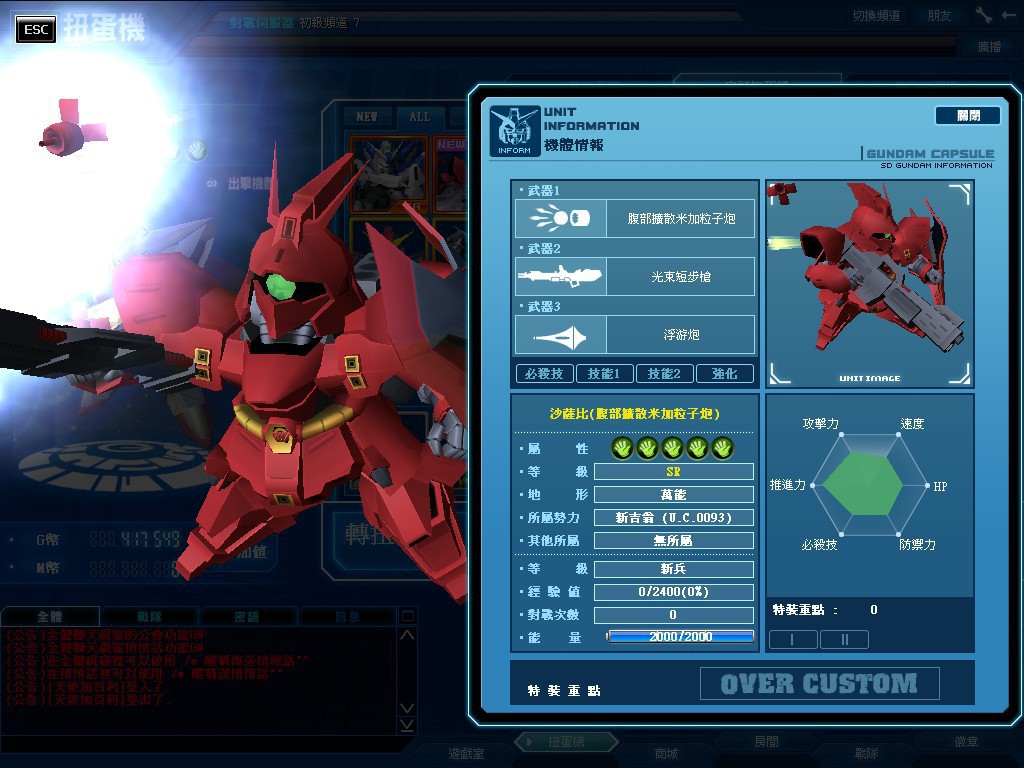Choose the I button under 特裝重點
The height and width of the screenshot is (768, 1024).
click(x=792, y=639)
